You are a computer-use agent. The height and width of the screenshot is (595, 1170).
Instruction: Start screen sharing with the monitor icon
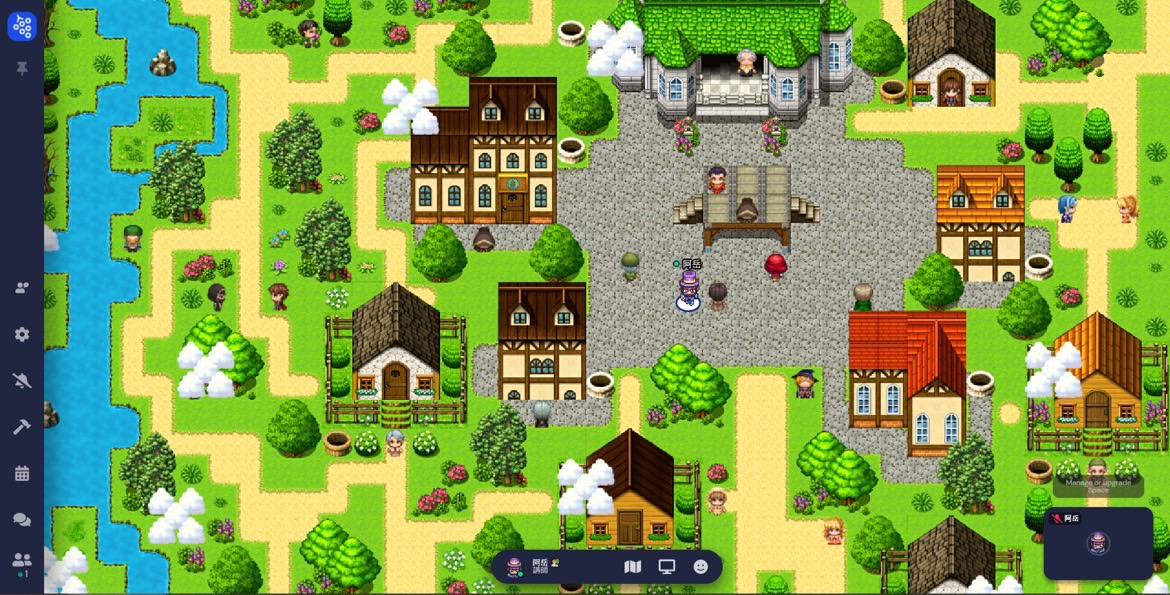(667, 567)
